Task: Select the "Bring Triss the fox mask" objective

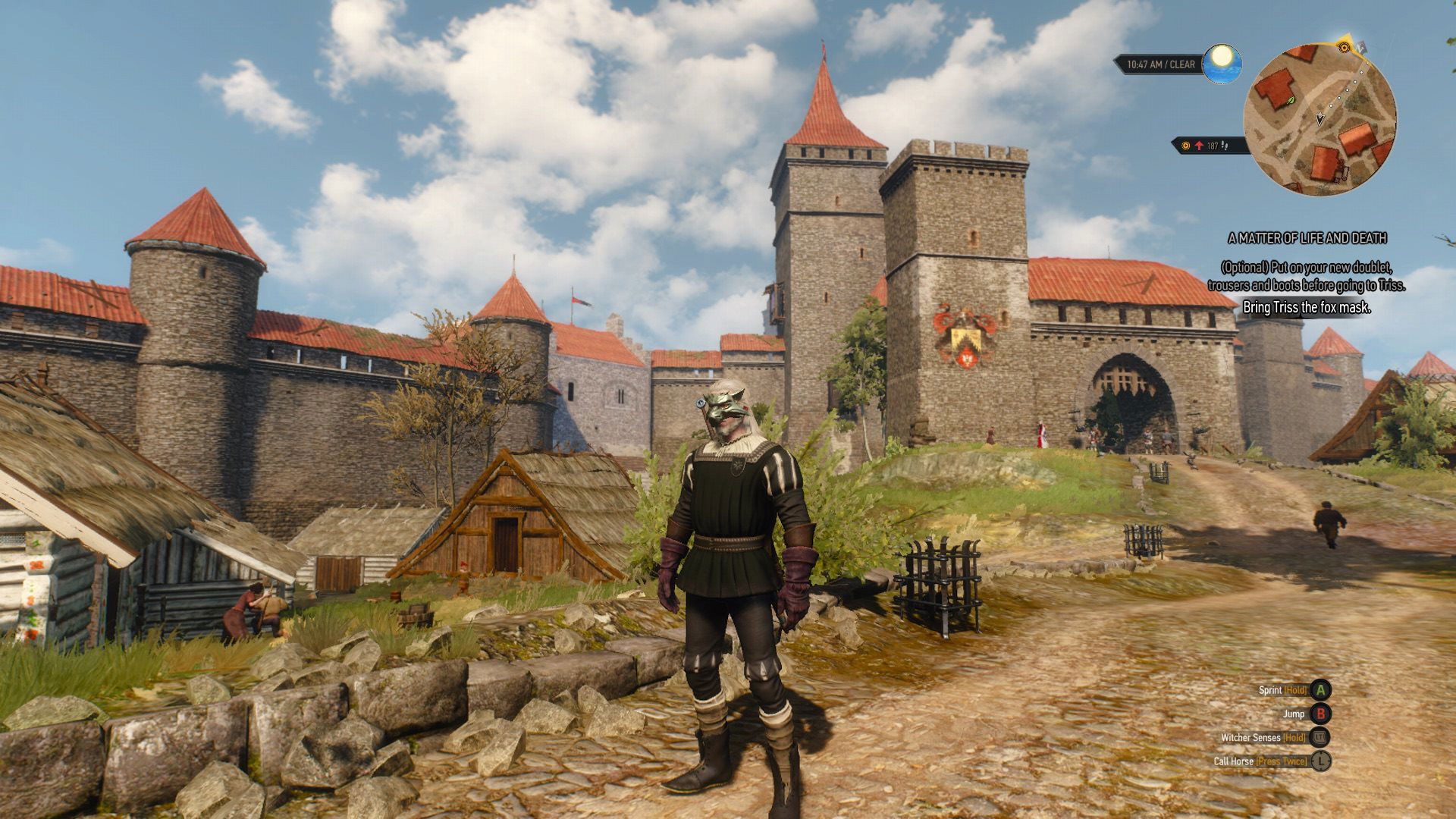Action: (1306, 307)
